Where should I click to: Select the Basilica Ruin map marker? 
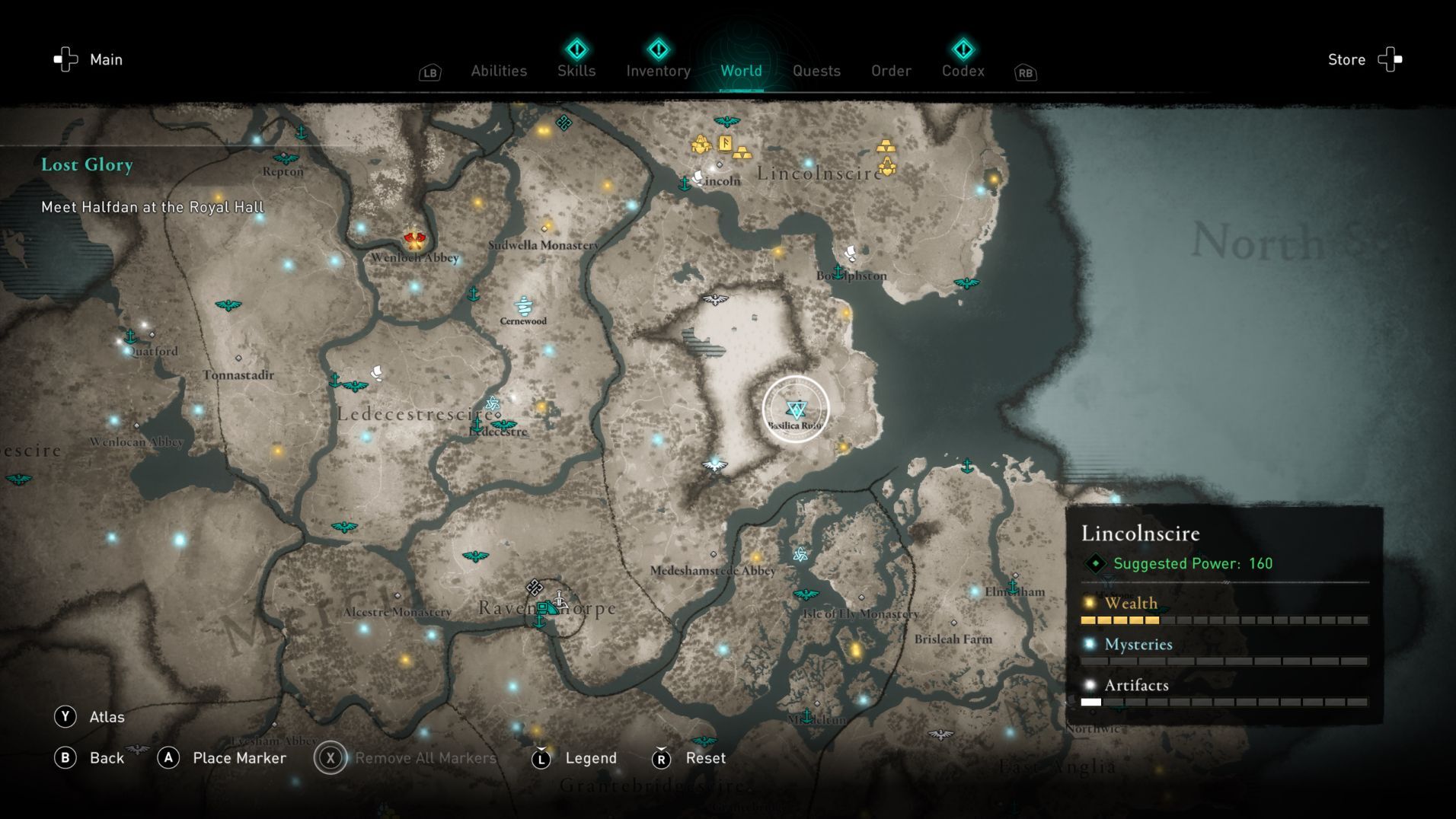click(x=796, y=409)
